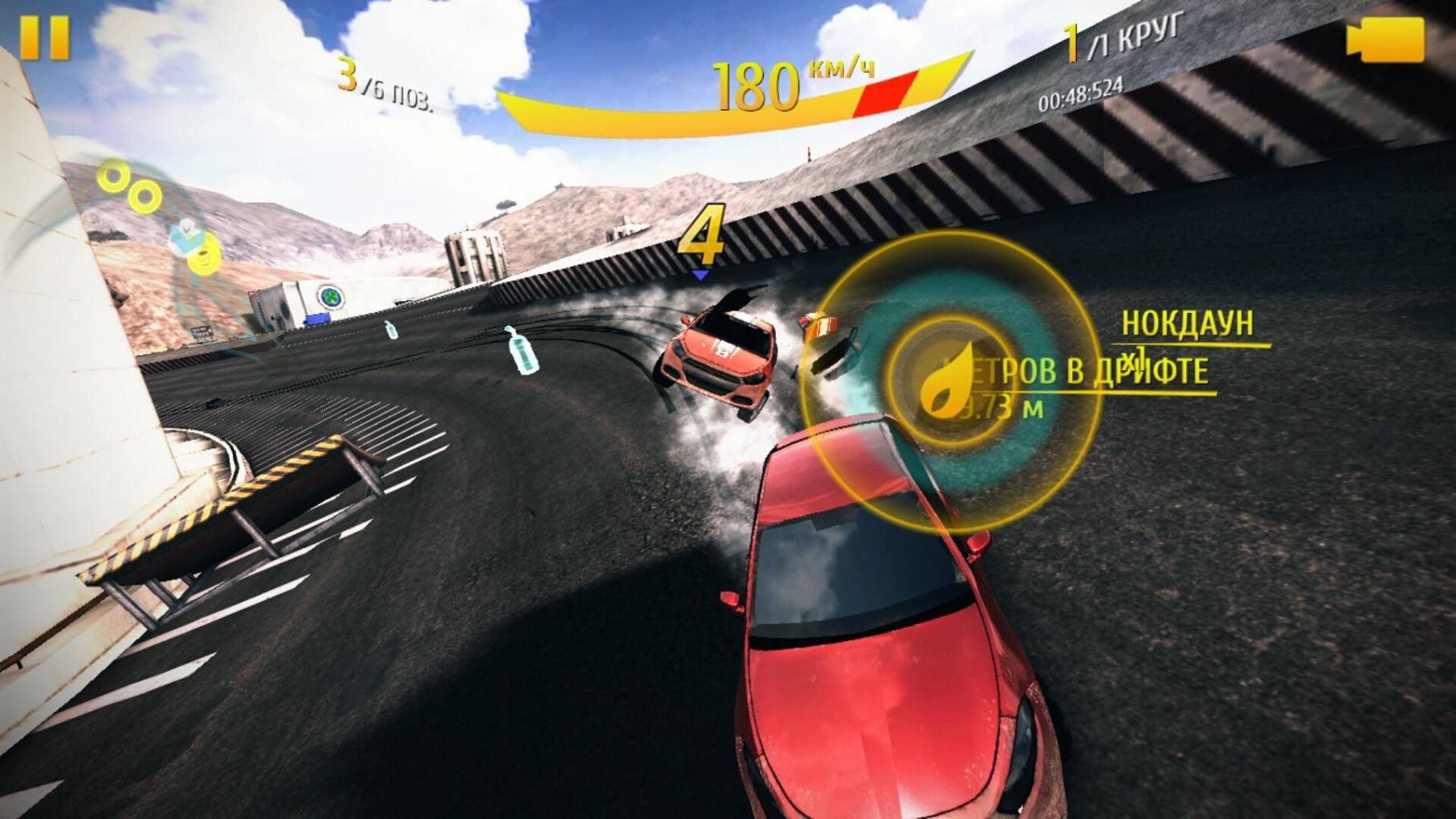Switch camera view with the camera icon
Image resolution: width=1456 pixels, height=819 pixels.
tap(1385, 39)
